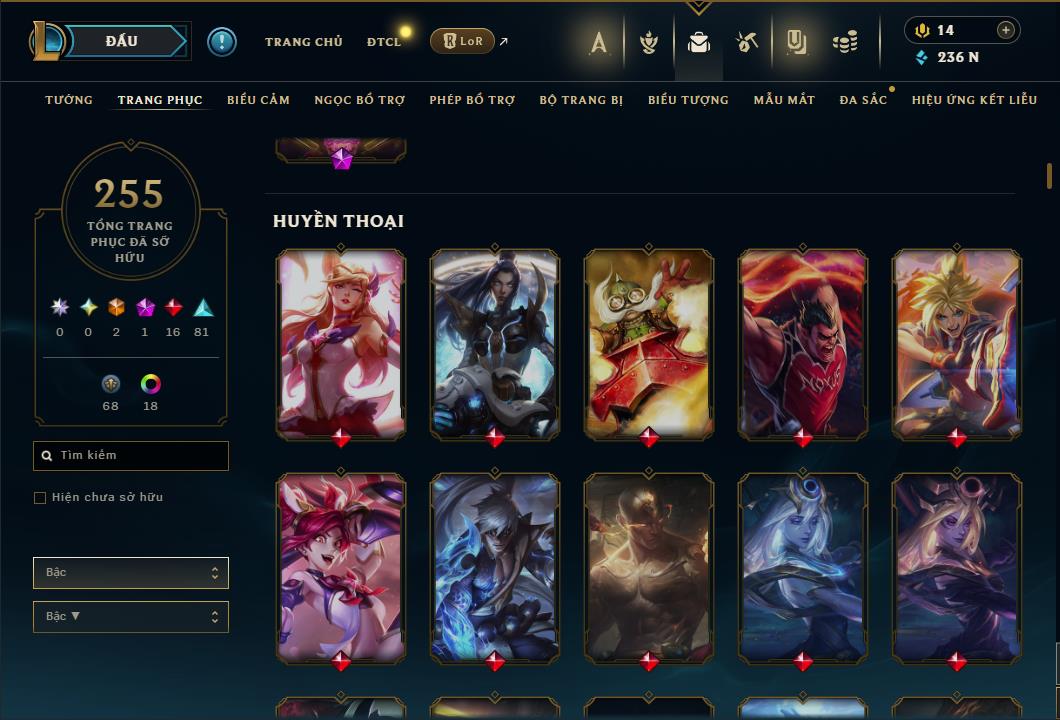1060x720 pixels.
Task: Switch to PHÉP BỔ TRỢ tab
Action: (472, 100)
